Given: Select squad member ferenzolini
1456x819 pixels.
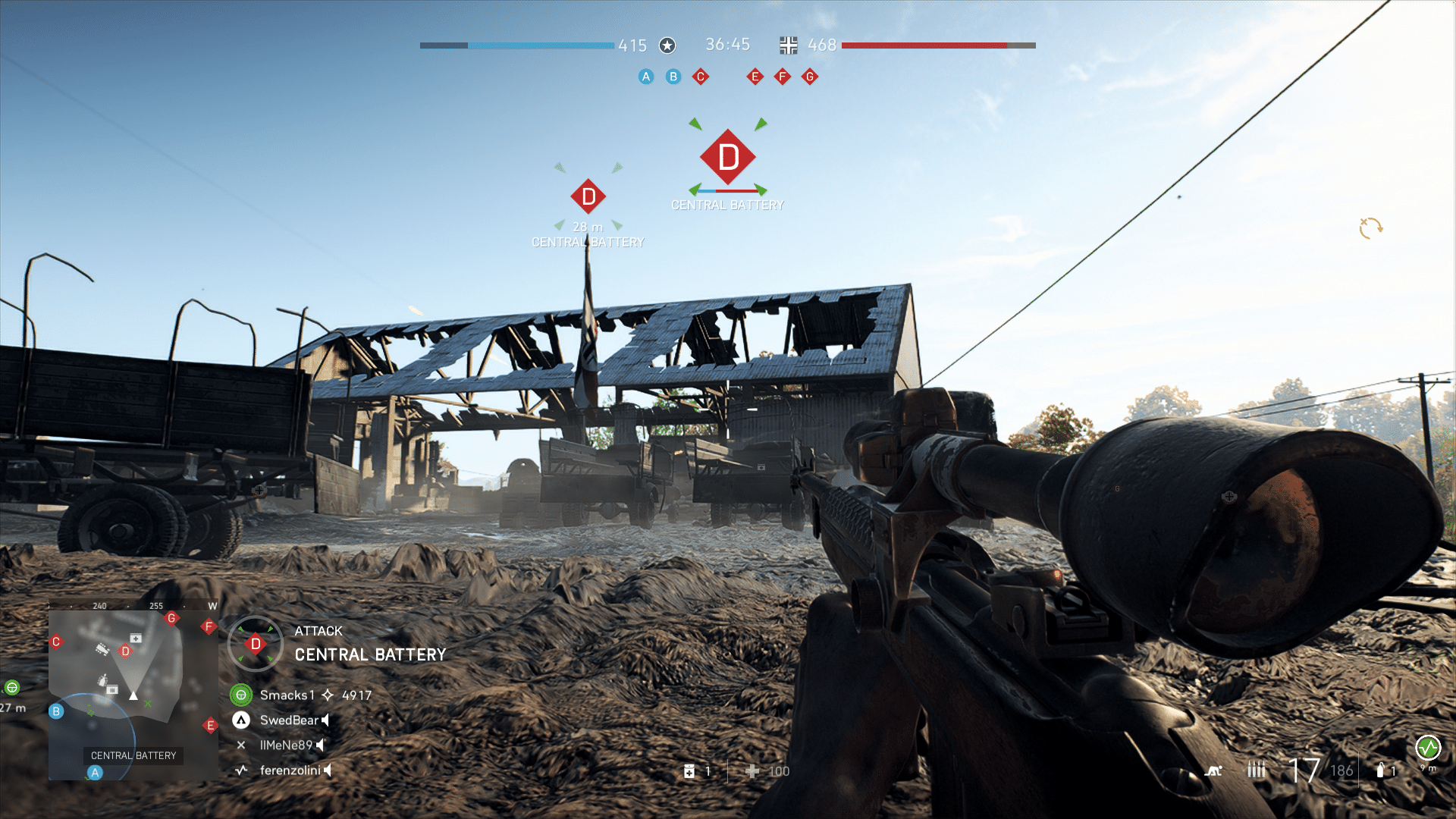Looking at the screenshot, I should (x=290, y=770).
